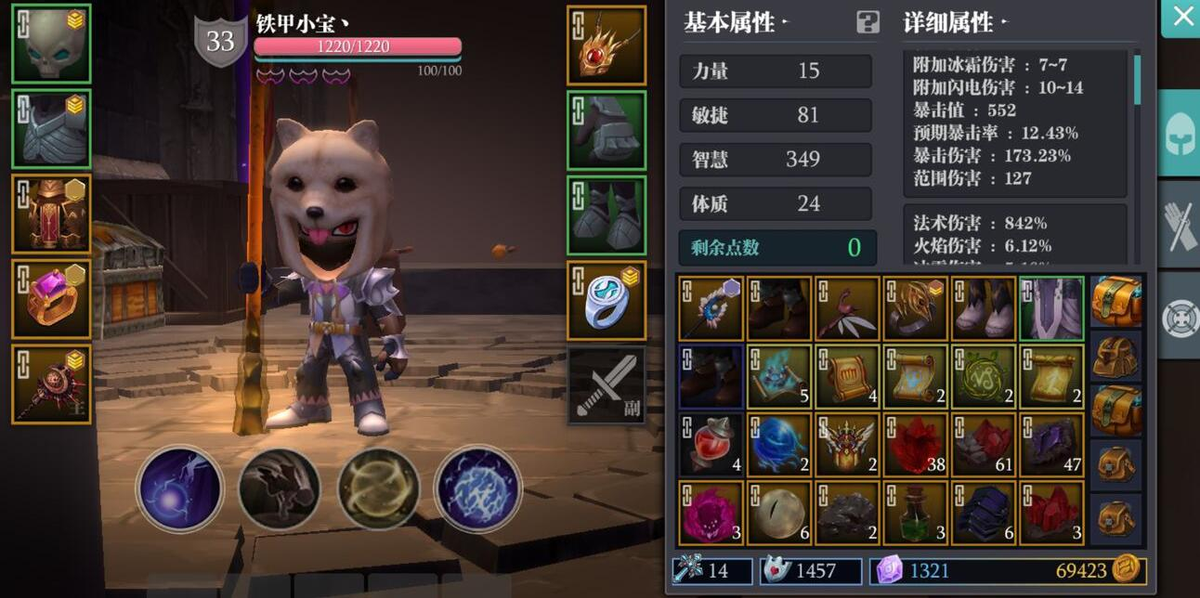The height and width of the screenshot is (598, 1200).
Task: Open the attributes help question mark
Action: click(867, 22)
